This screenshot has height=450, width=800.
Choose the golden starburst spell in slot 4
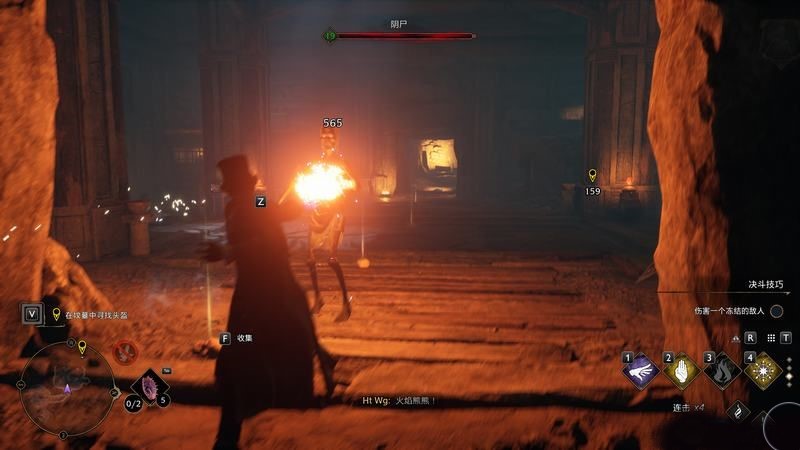pos(763,371)
